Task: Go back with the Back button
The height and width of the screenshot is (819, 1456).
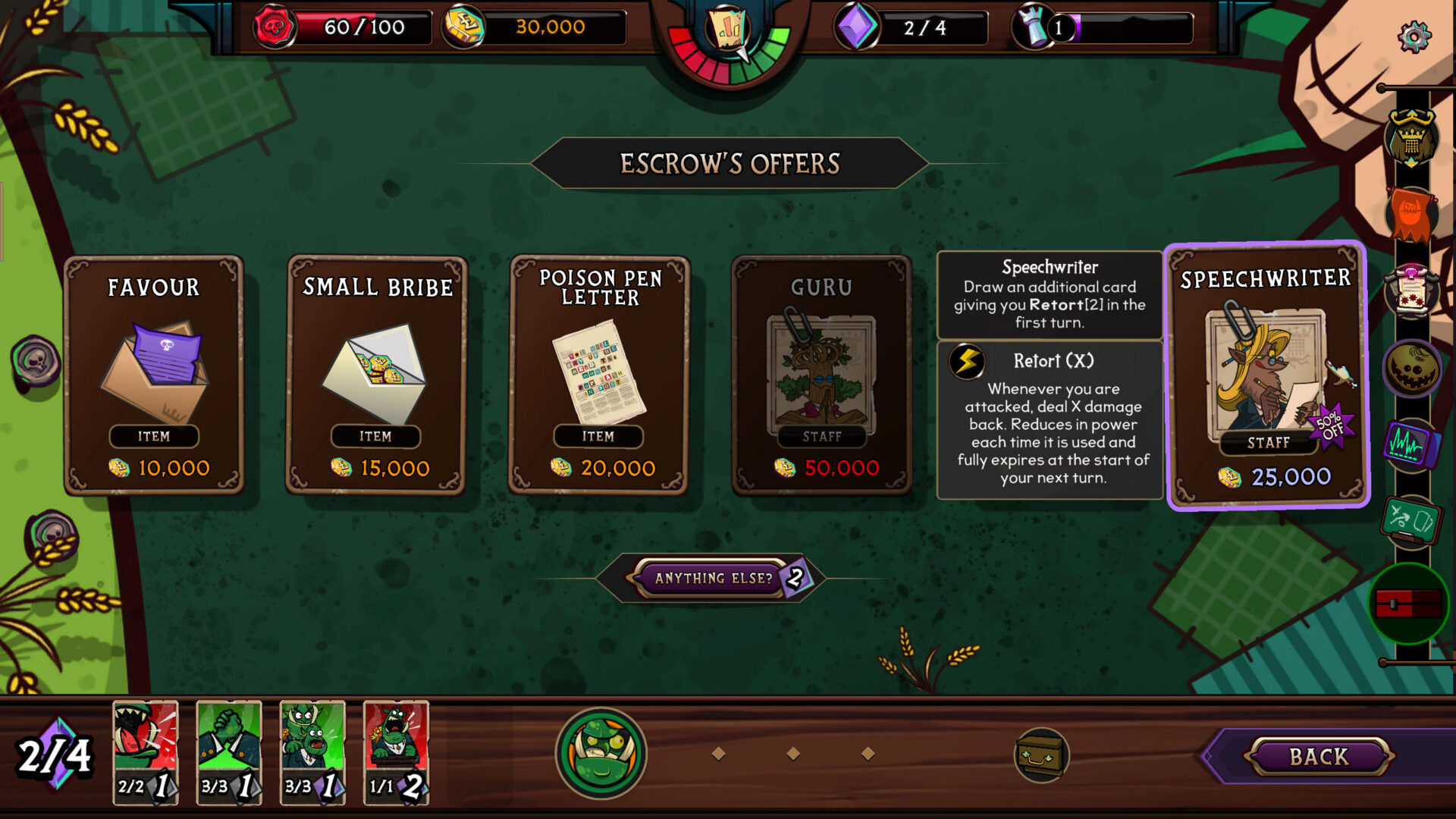Action: [1318, 757]
